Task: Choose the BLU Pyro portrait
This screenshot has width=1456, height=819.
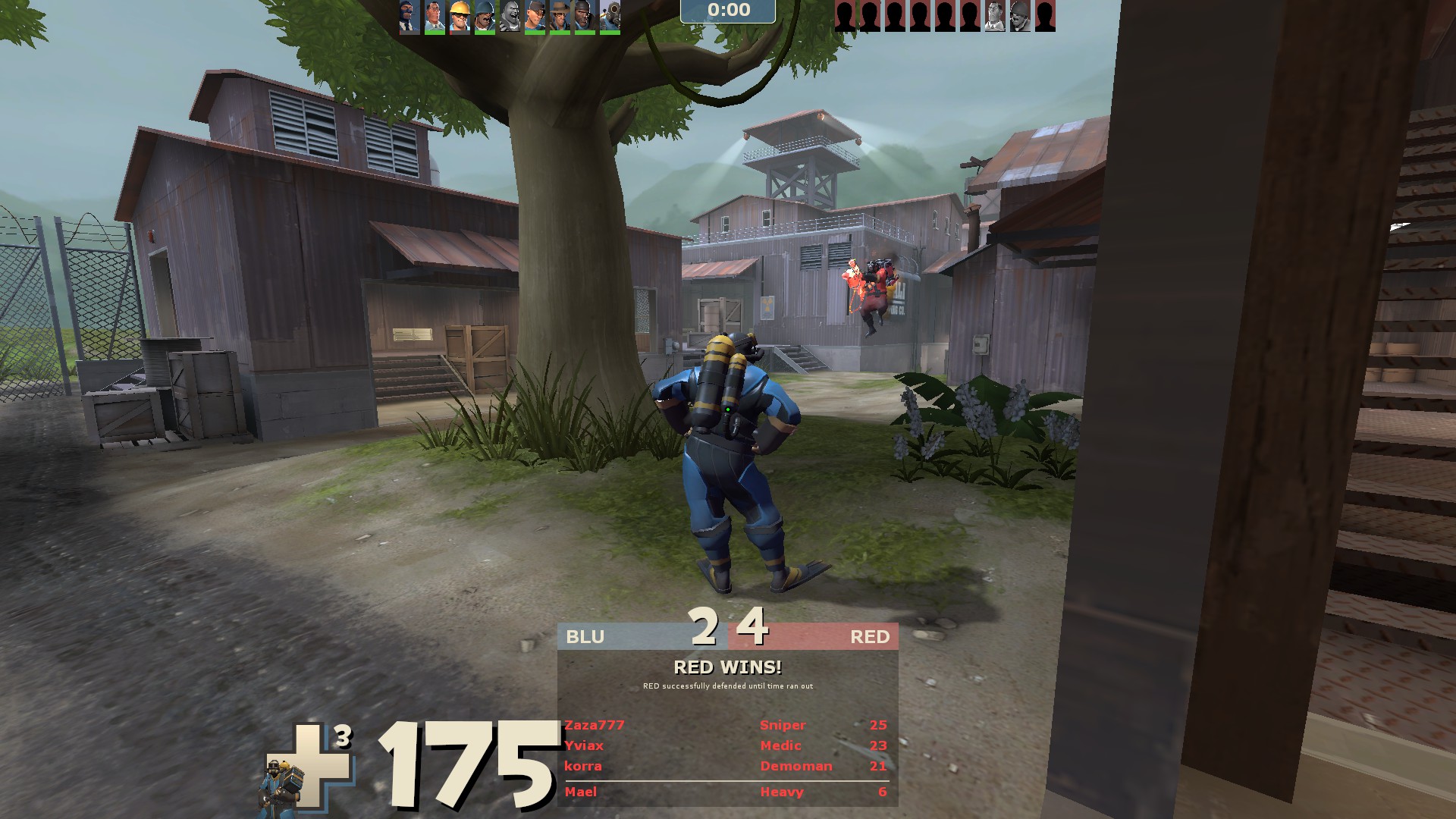Action: point(610,16)
